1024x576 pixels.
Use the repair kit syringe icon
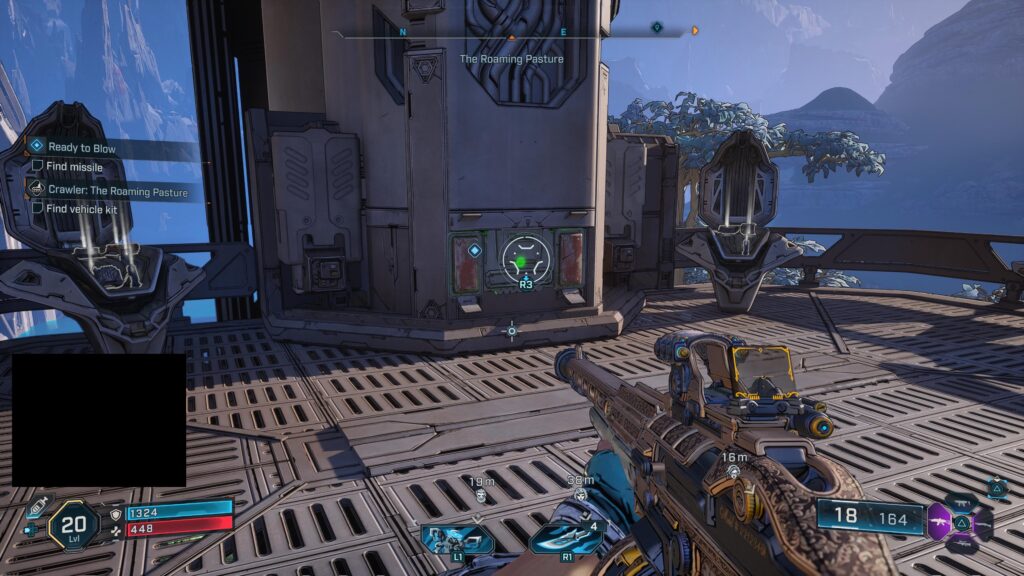tap(38, 506)
